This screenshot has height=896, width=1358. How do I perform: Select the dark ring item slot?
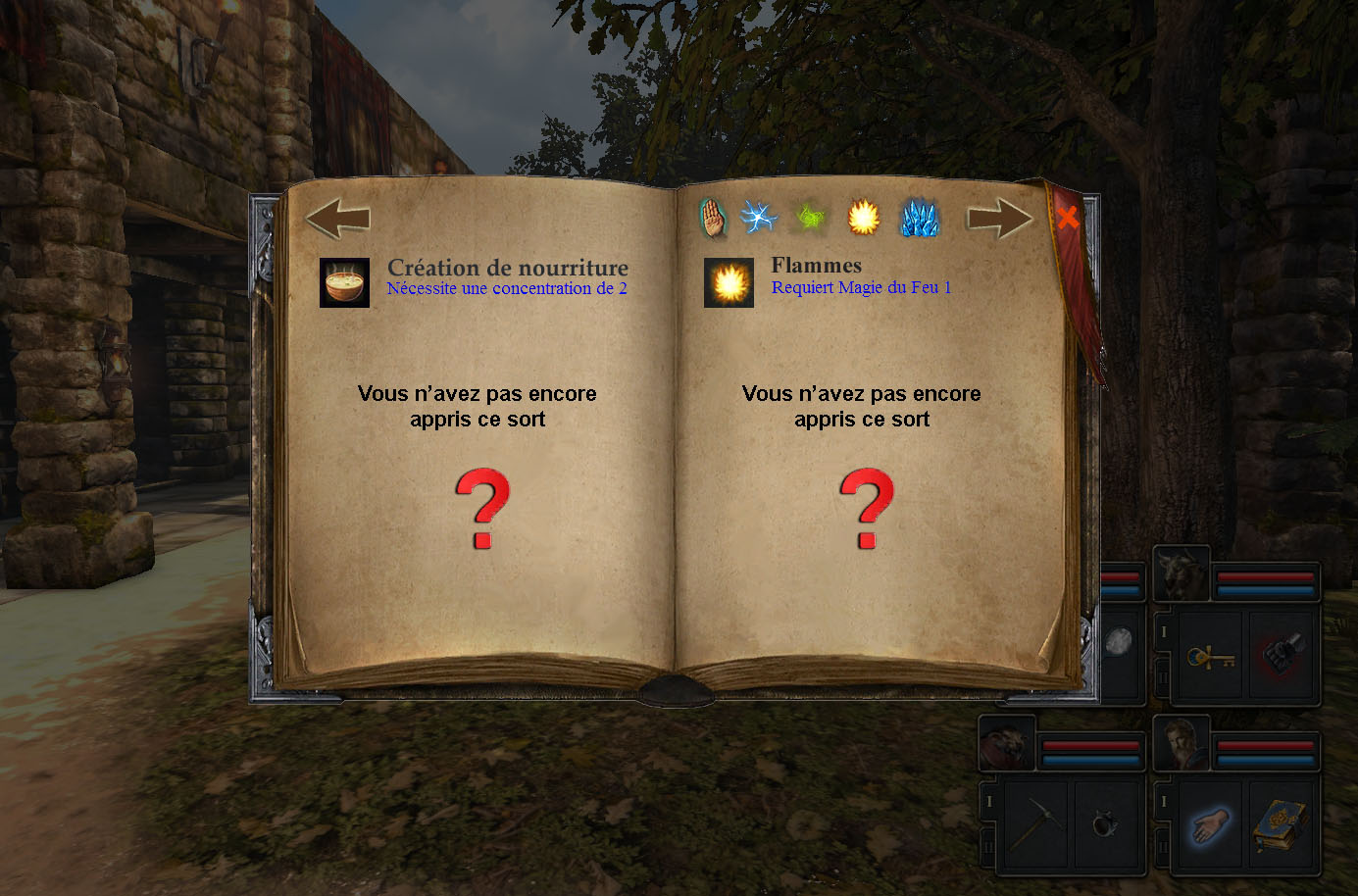(x=1106, y=824)
